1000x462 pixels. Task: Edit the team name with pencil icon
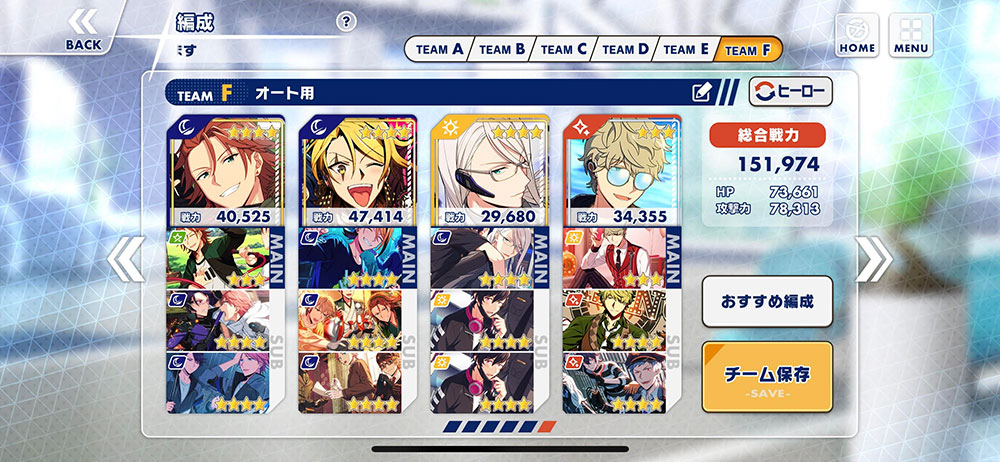pos(702,93)
